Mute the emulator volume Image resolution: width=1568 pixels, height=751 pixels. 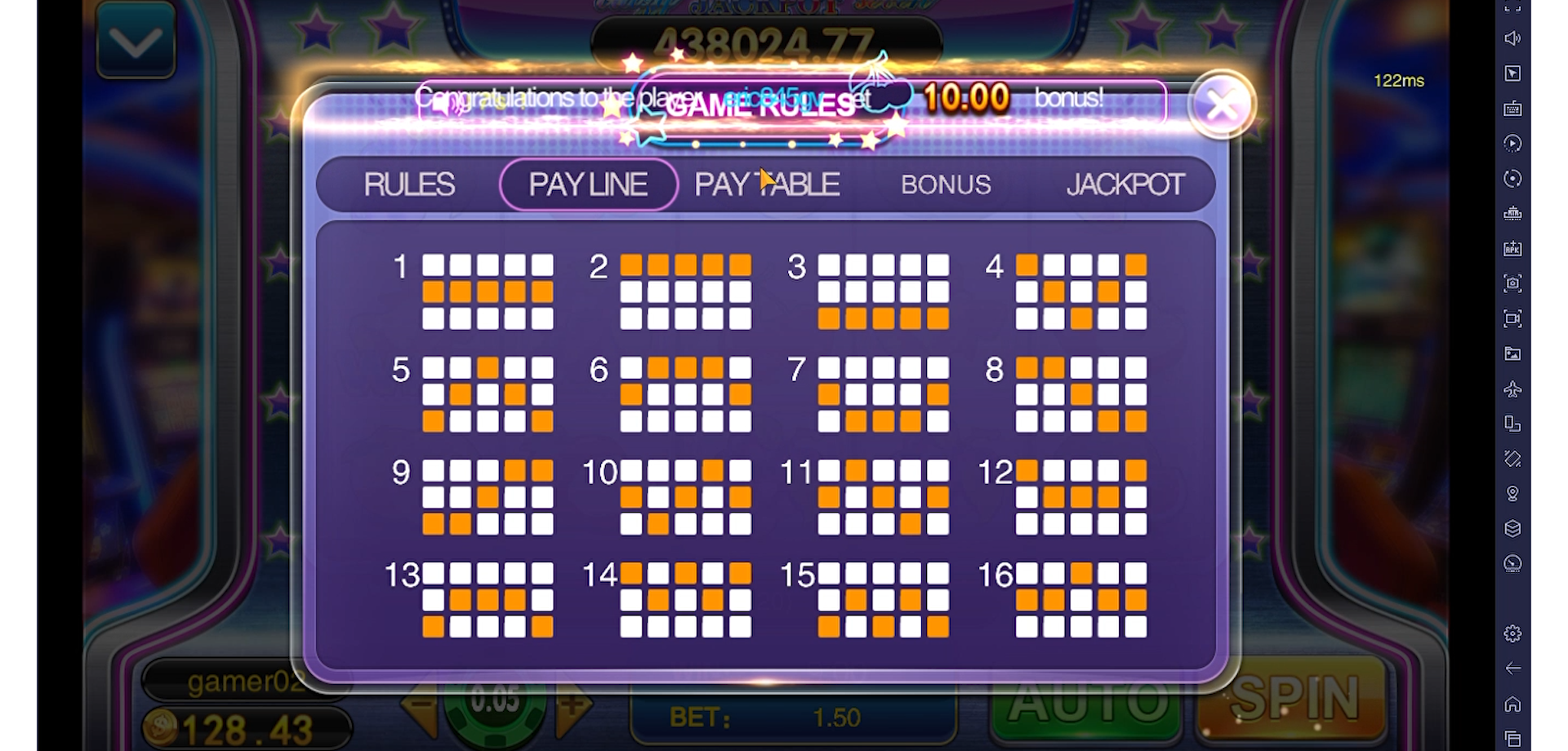(1513, 38)
